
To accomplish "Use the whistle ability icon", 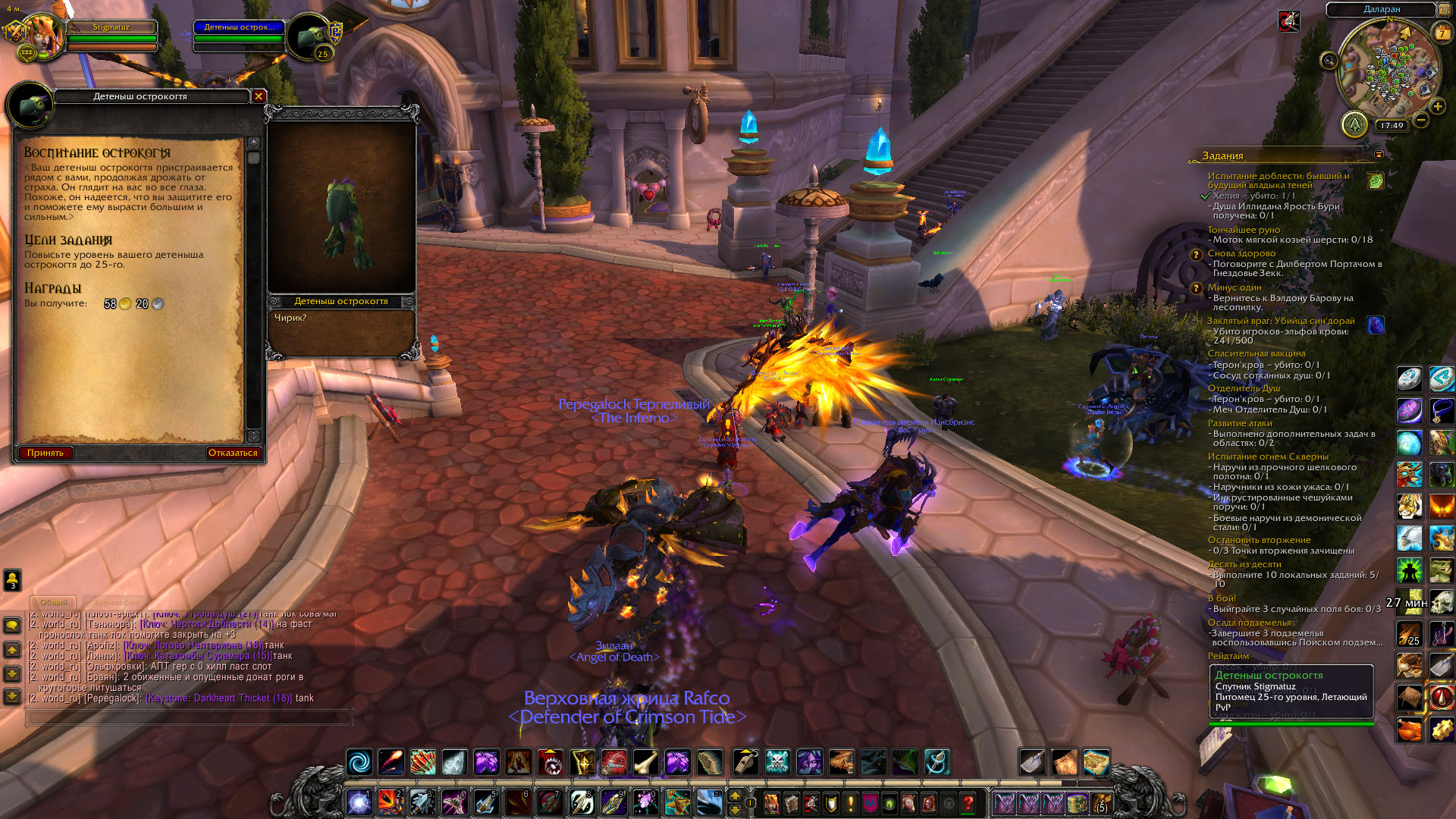I will (x=745, y=761).
